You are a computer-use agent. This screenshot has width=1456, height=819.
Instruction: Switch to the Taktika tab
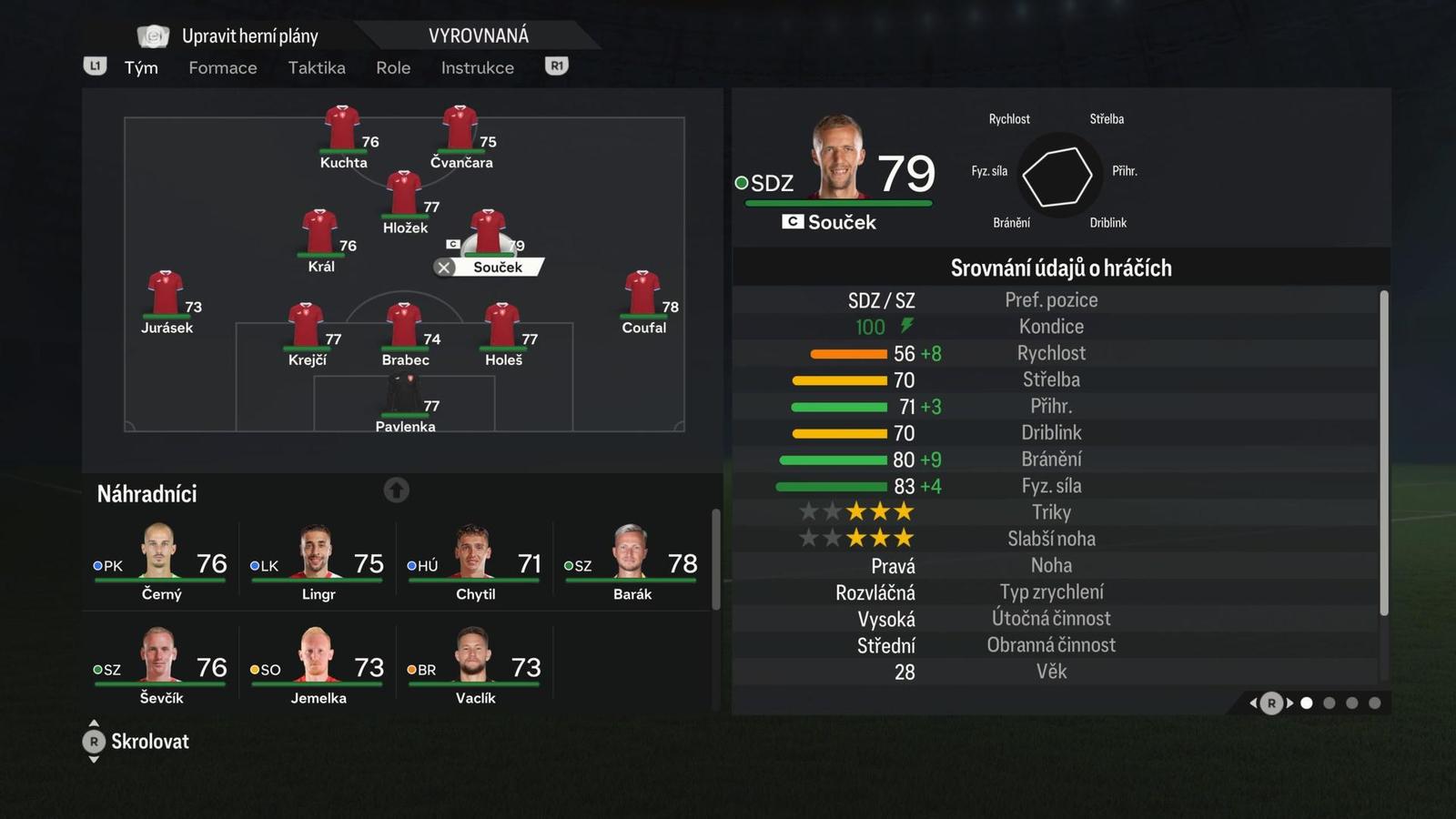pyautogui.click(x=317, y=67)
